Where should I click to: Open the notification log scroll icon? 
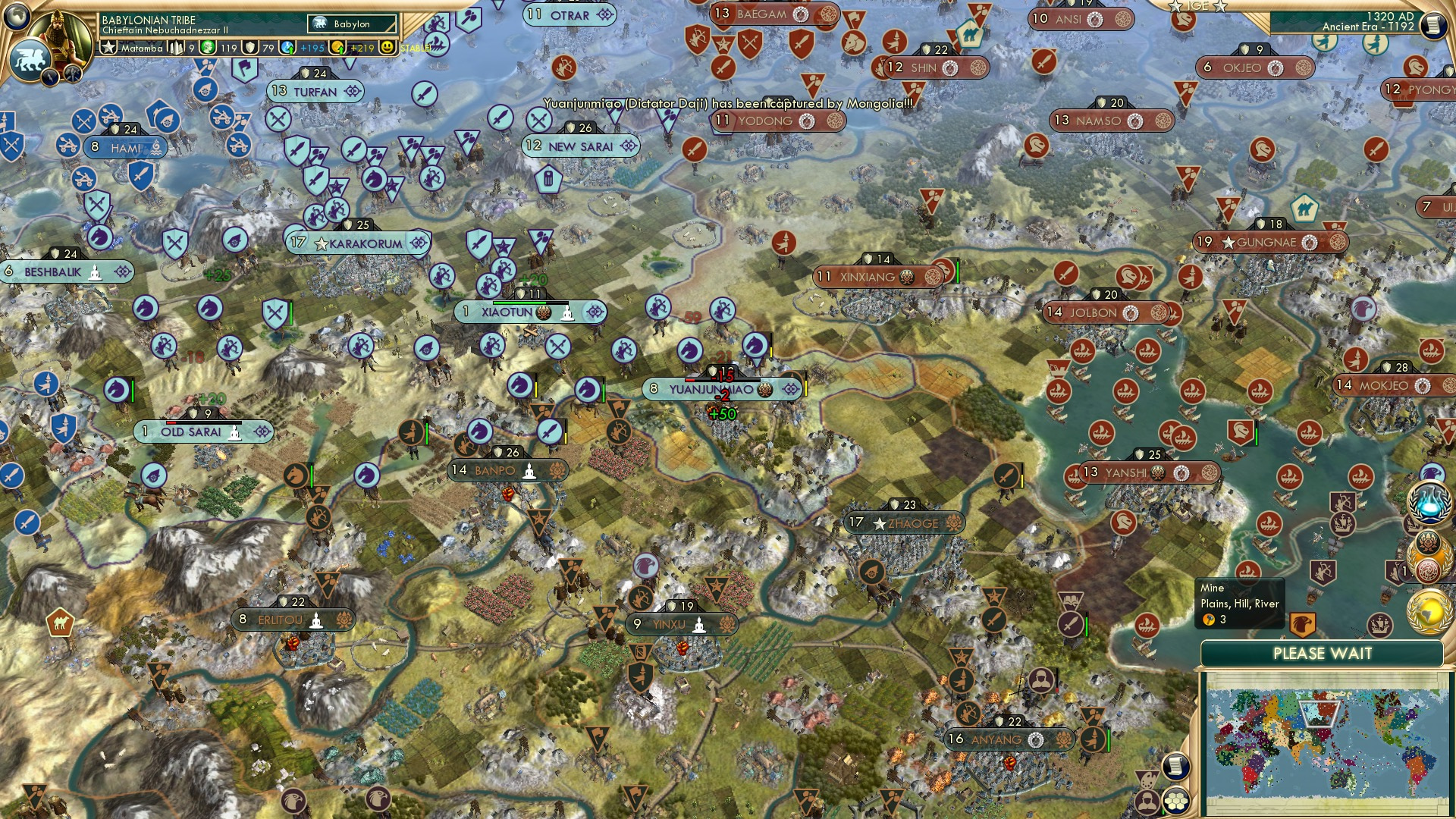coord(1175,766)
